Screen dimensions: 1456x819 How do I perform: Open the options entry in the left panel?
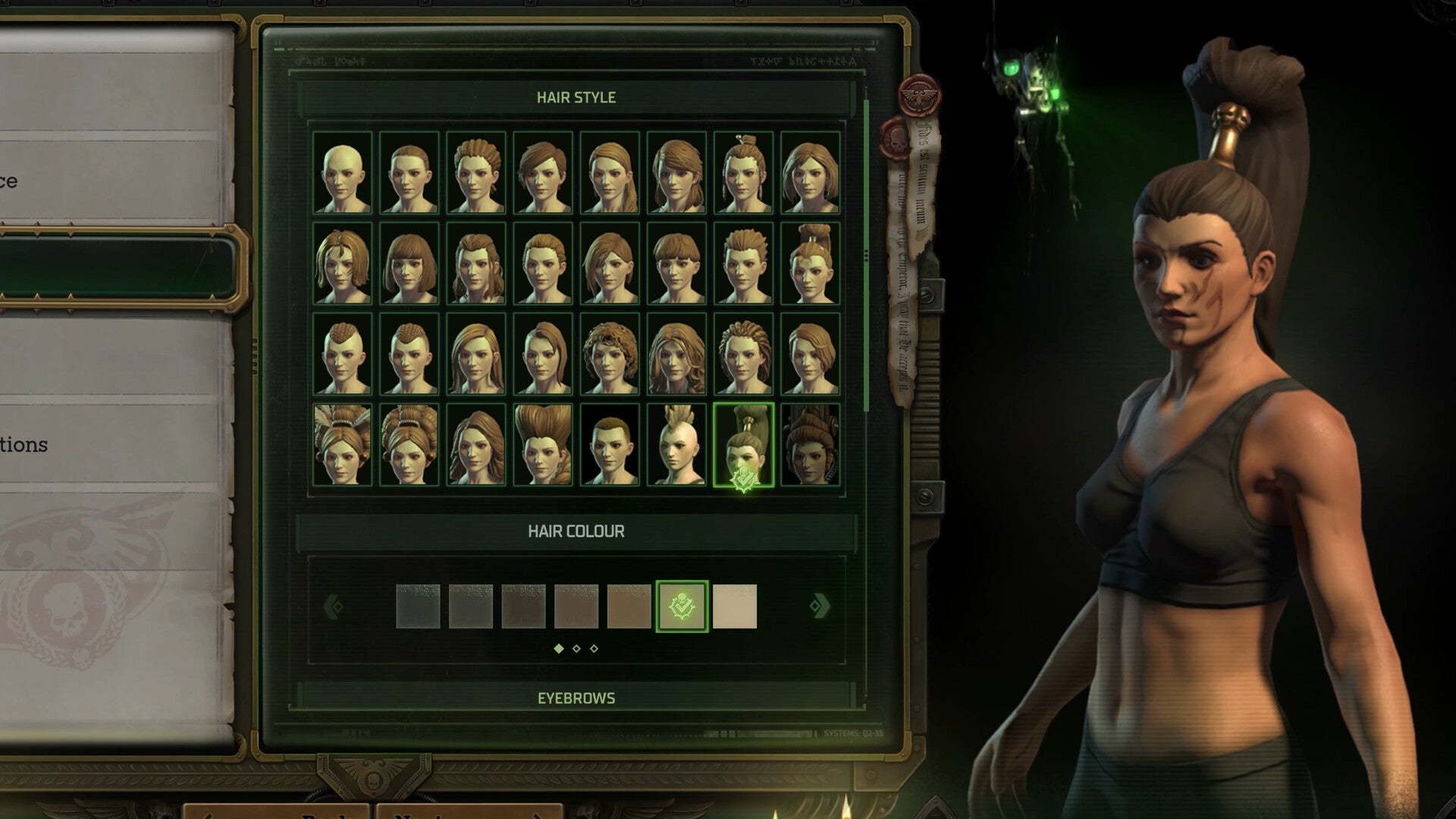[24, 446]
